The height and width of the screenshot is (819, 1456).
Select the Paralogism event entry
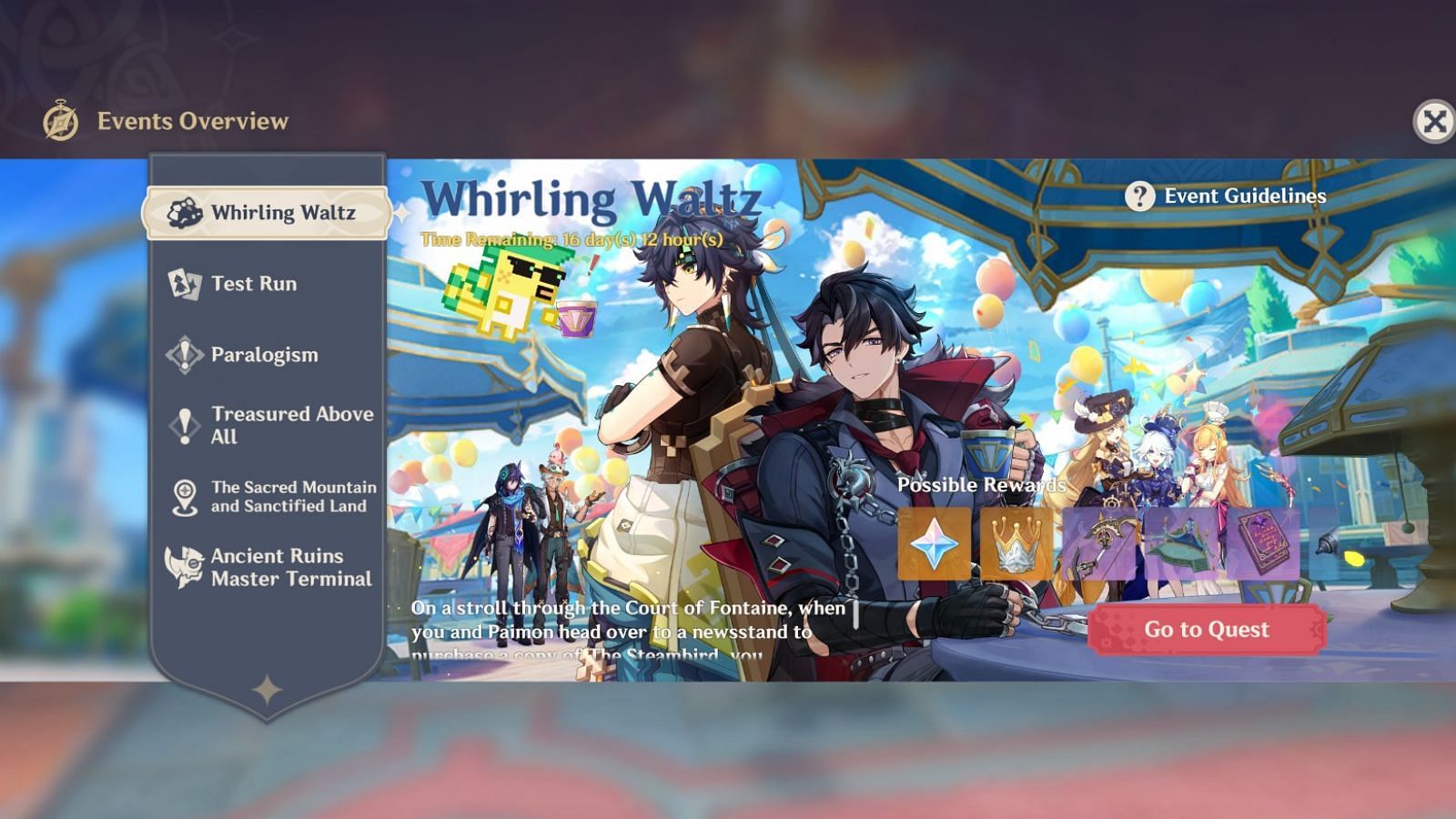pyautogui.click(x=264, y=355)
